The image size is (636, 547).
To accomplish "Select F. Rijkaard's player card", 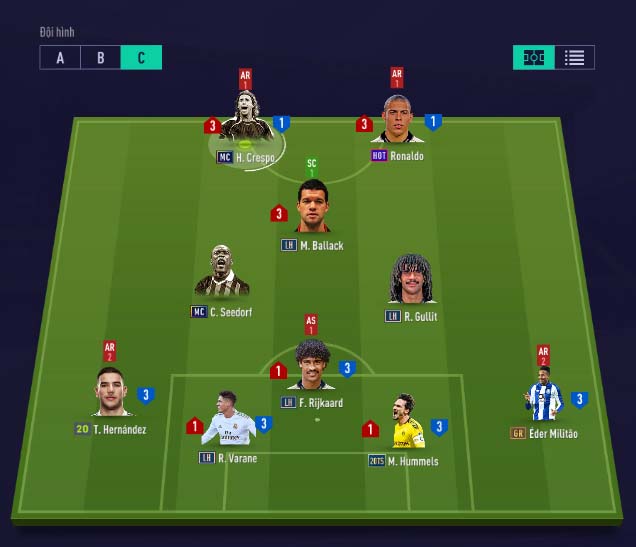I will (x=312, y=366).
